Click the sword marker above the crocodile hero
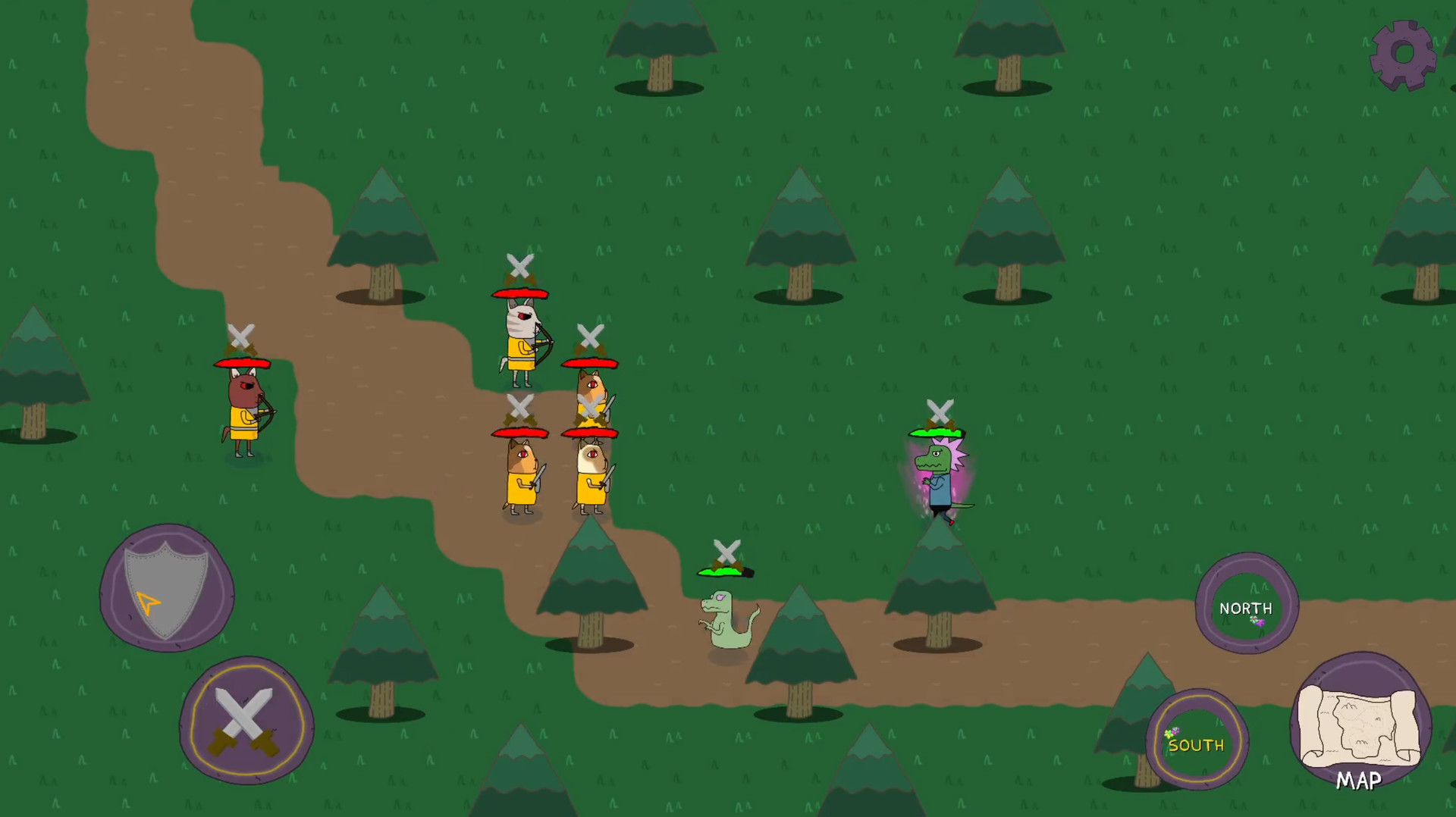The image size is (1456, 817). tap(940, 411)
